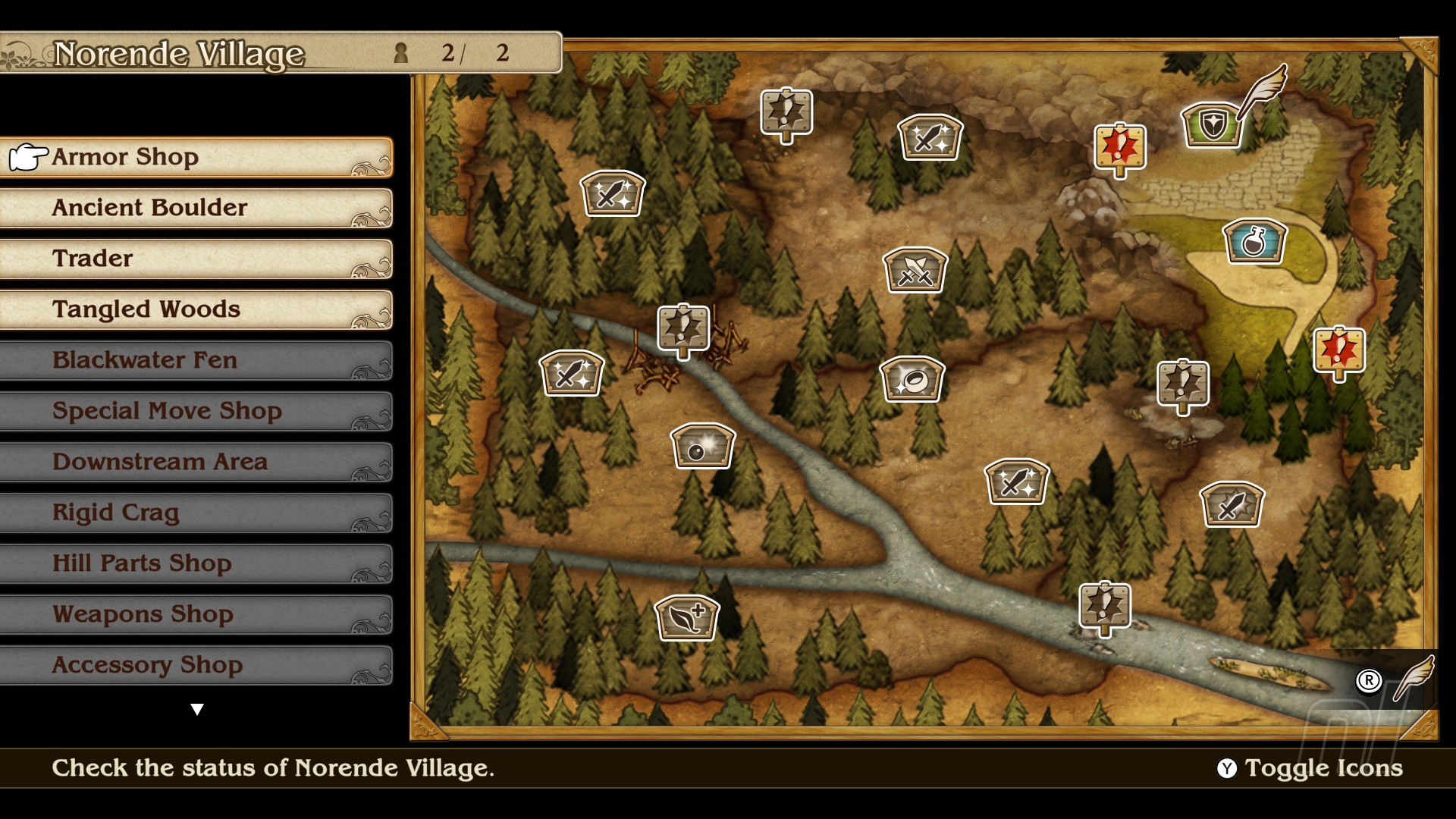Toggle Icons on the map
This screenshot has width=1456, height=819.
coord(1310,768)
